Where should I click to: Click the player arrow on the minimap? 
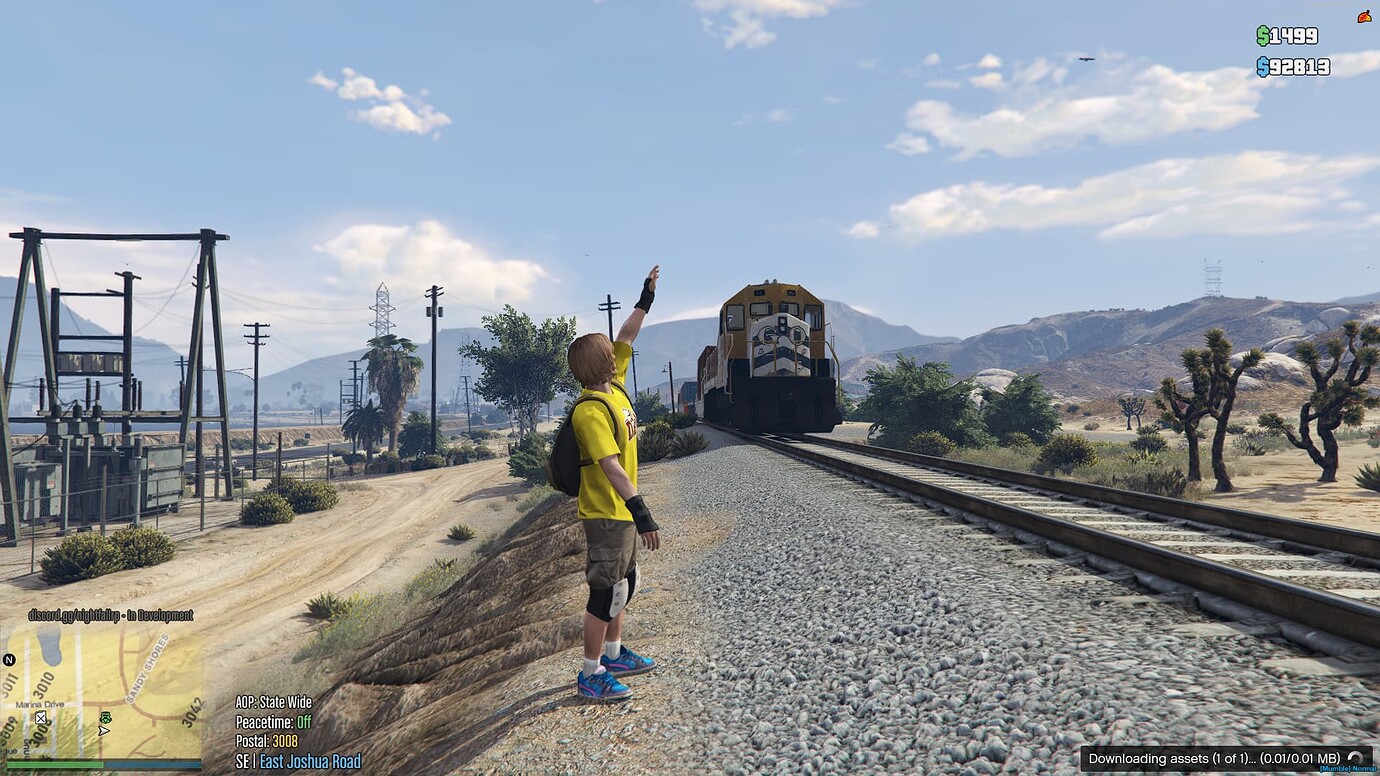point(102,731)
